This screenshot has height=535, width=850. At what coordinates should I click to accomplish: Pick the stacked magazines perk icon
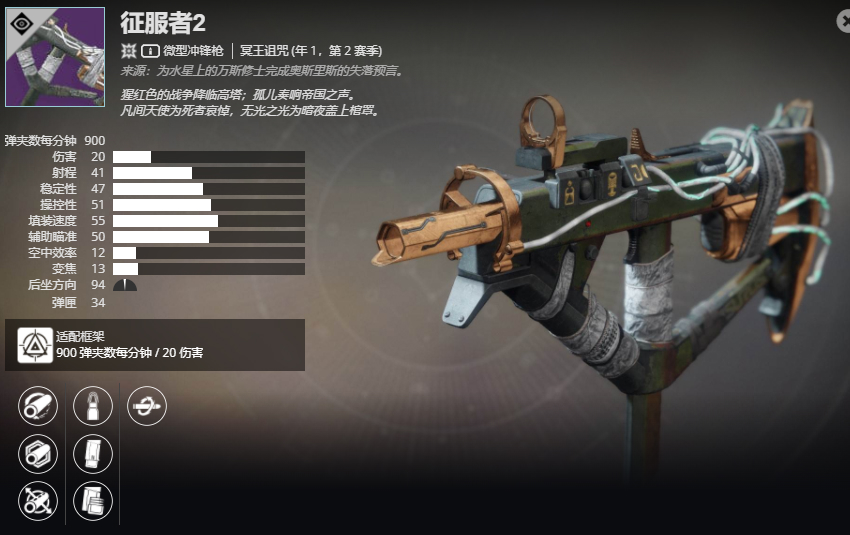93,500
